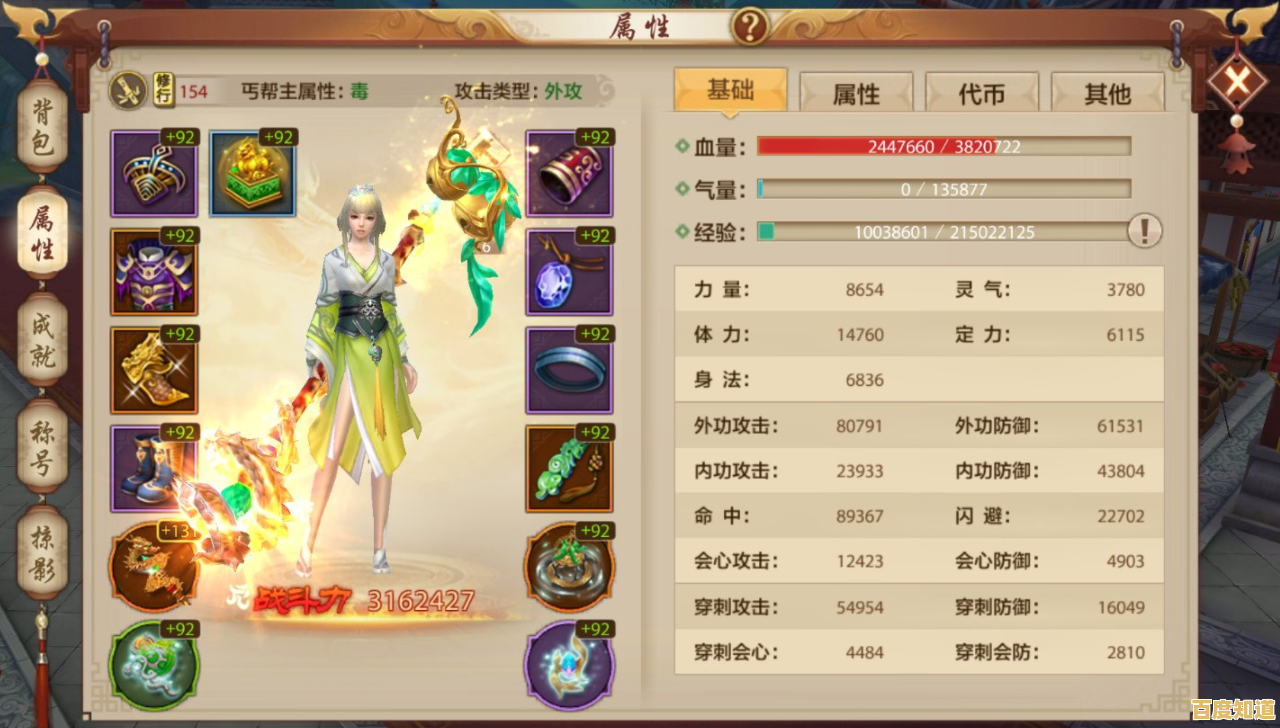Select the +13 dragon mount medallion icon

pyautogui.click(x=154, y=566)
